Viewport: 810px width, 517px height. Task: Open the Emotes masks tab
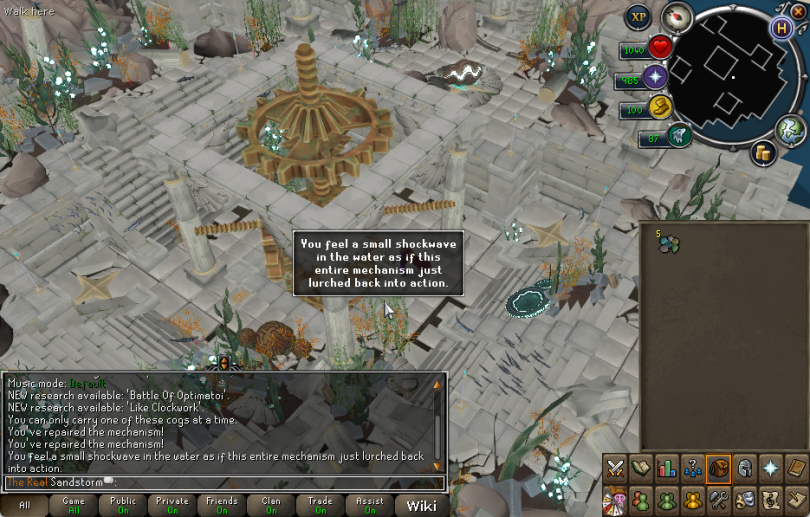tap(745, 499)
